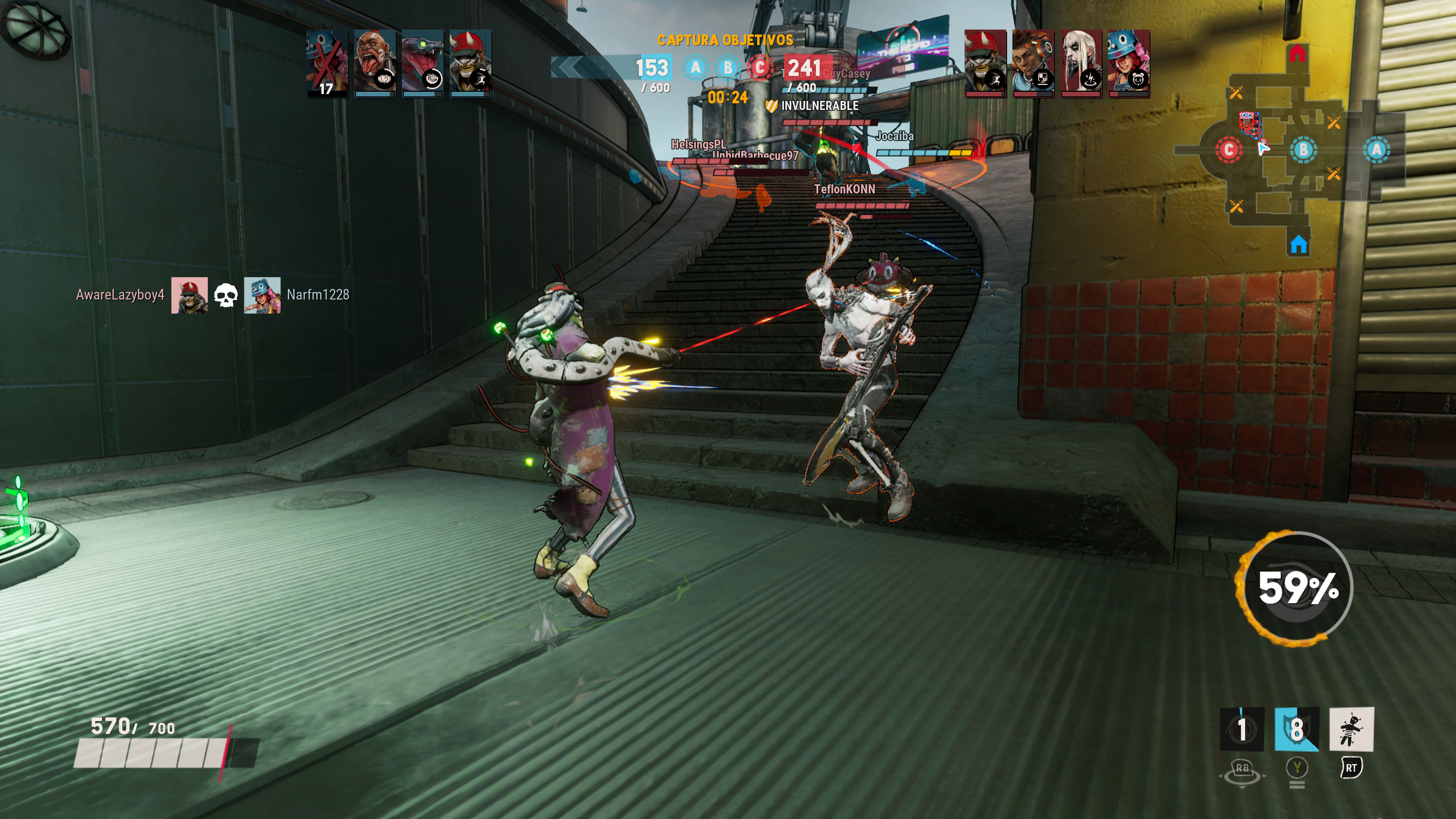
Task: Select the snake character teammate portrait
Action: [x=422, y=63]
